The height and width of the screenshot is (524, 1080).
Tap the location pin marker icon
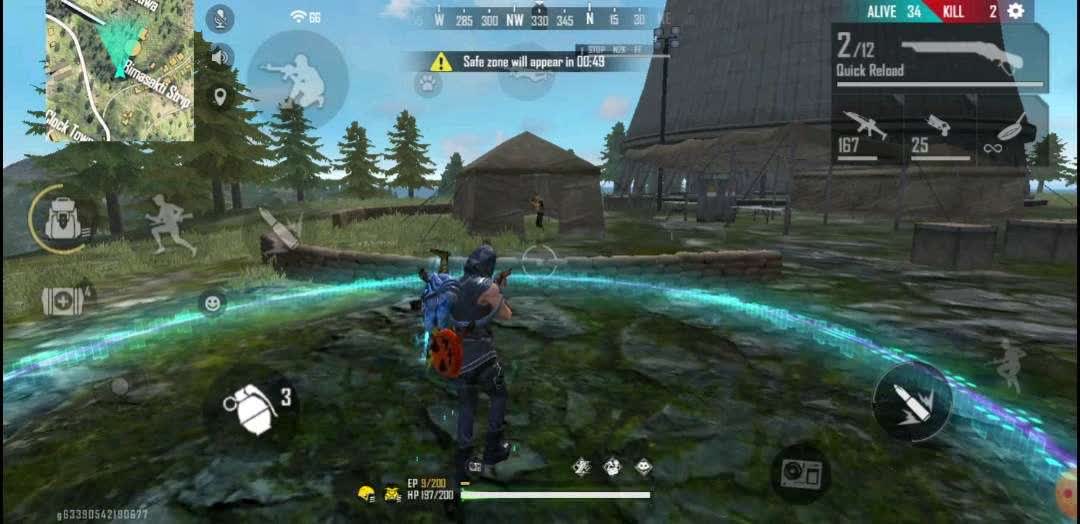[x=220, y=97]
